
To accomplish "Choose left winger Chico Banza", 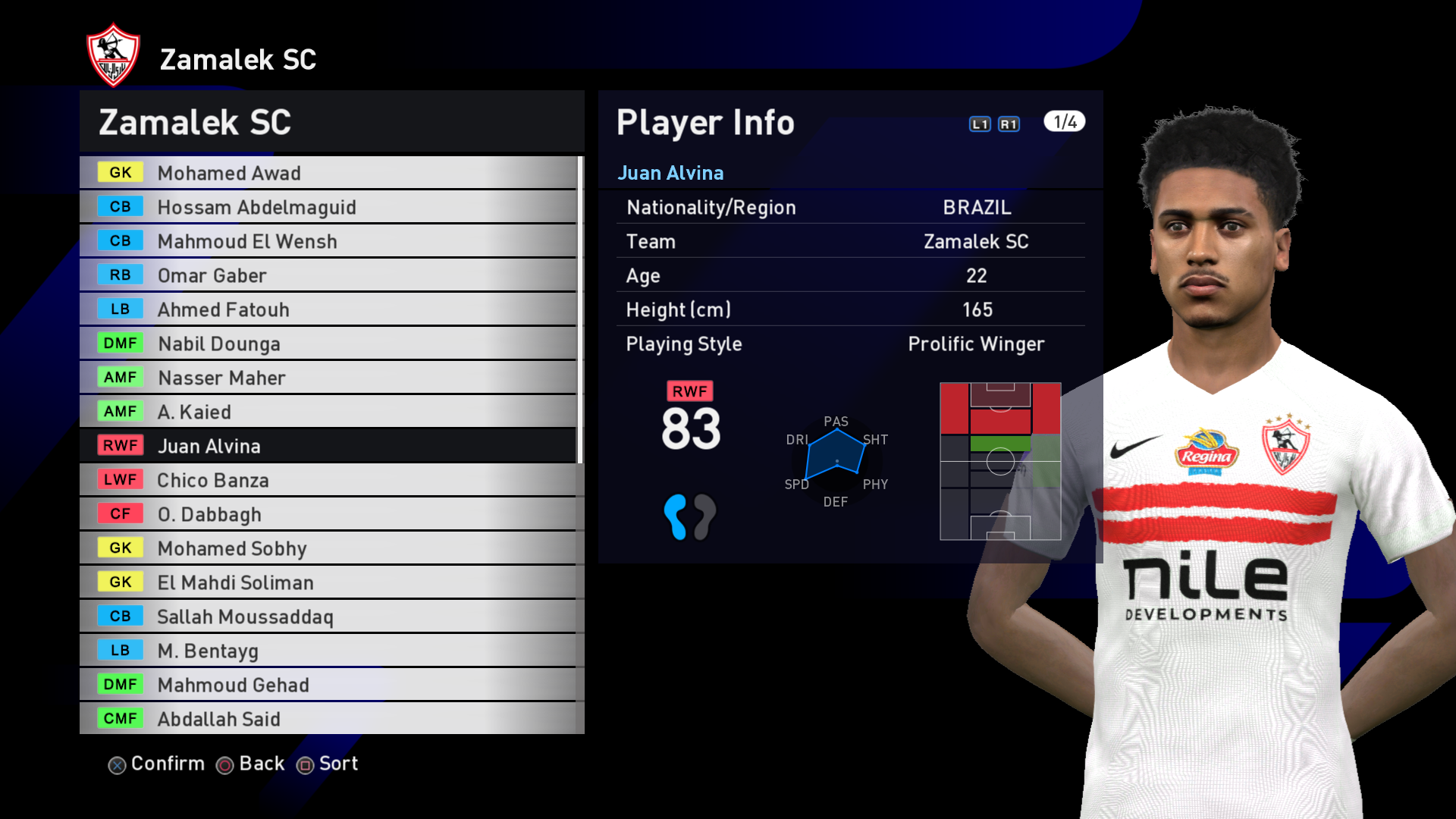I will click(x=328, y=480).
